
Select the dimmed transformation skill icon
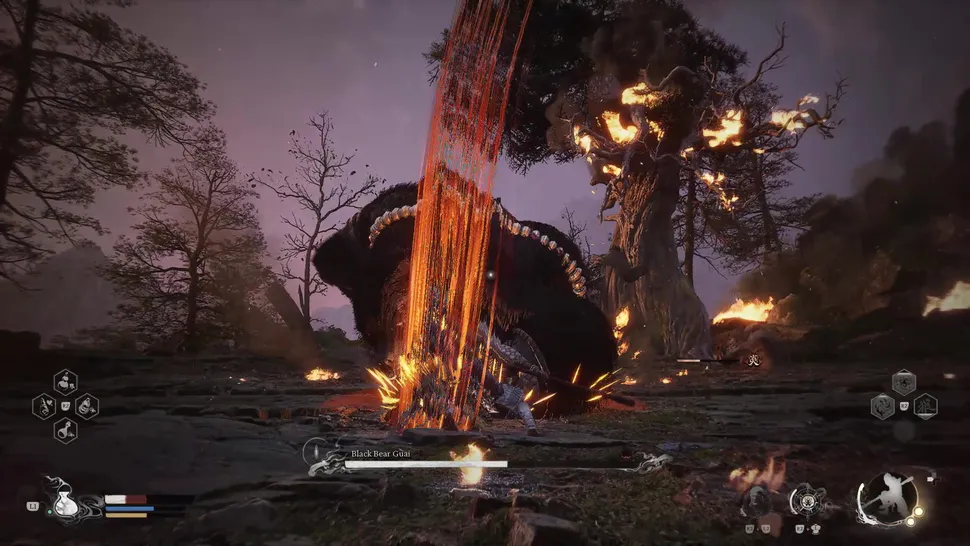pos(756,499)
